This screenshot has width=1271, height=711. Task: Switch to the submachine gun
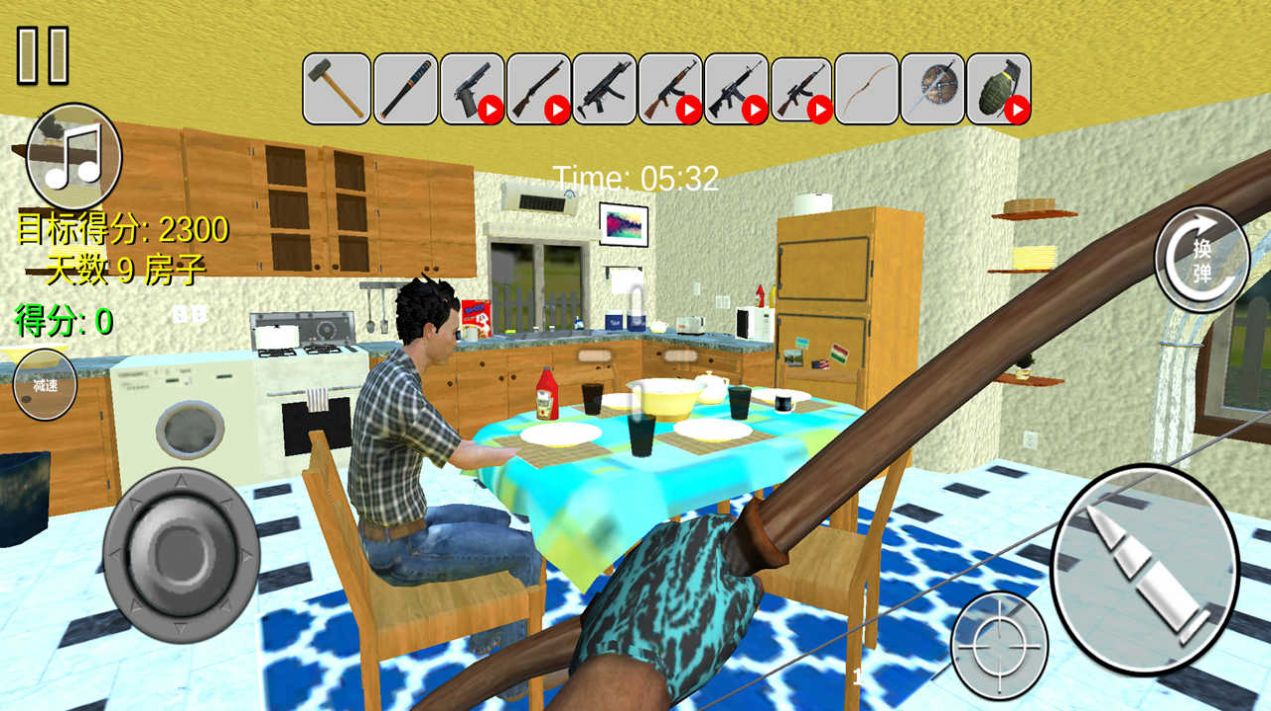click(x=604, y=89)
